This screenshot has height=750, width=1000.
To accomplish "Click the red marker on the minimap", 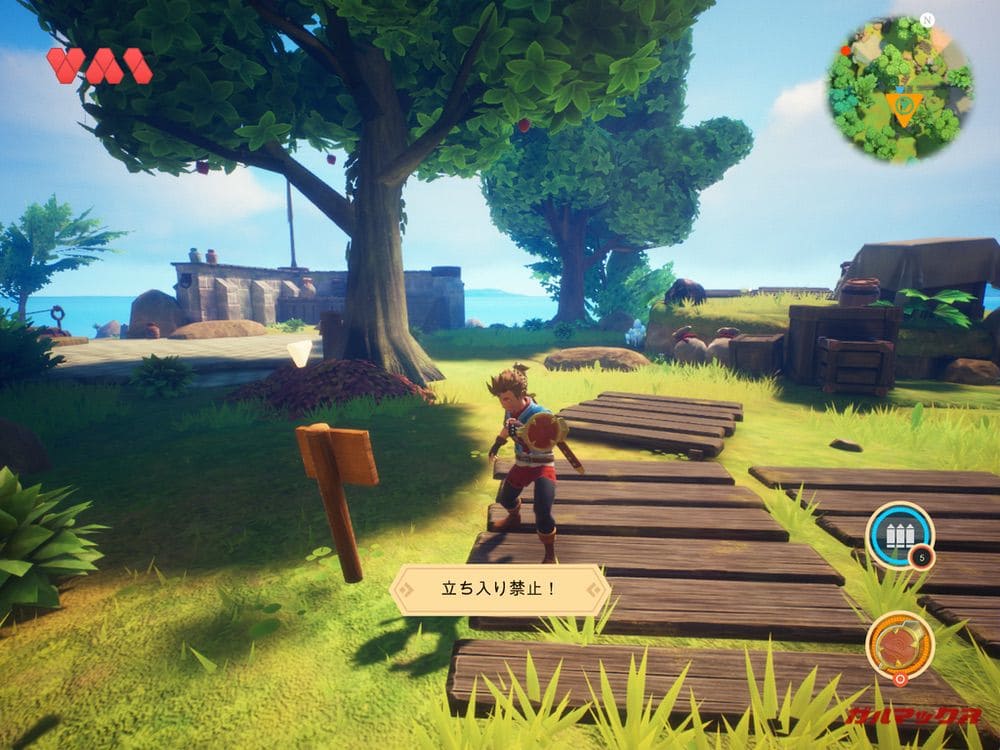I will pyautogui.click(x=846, y=49).
